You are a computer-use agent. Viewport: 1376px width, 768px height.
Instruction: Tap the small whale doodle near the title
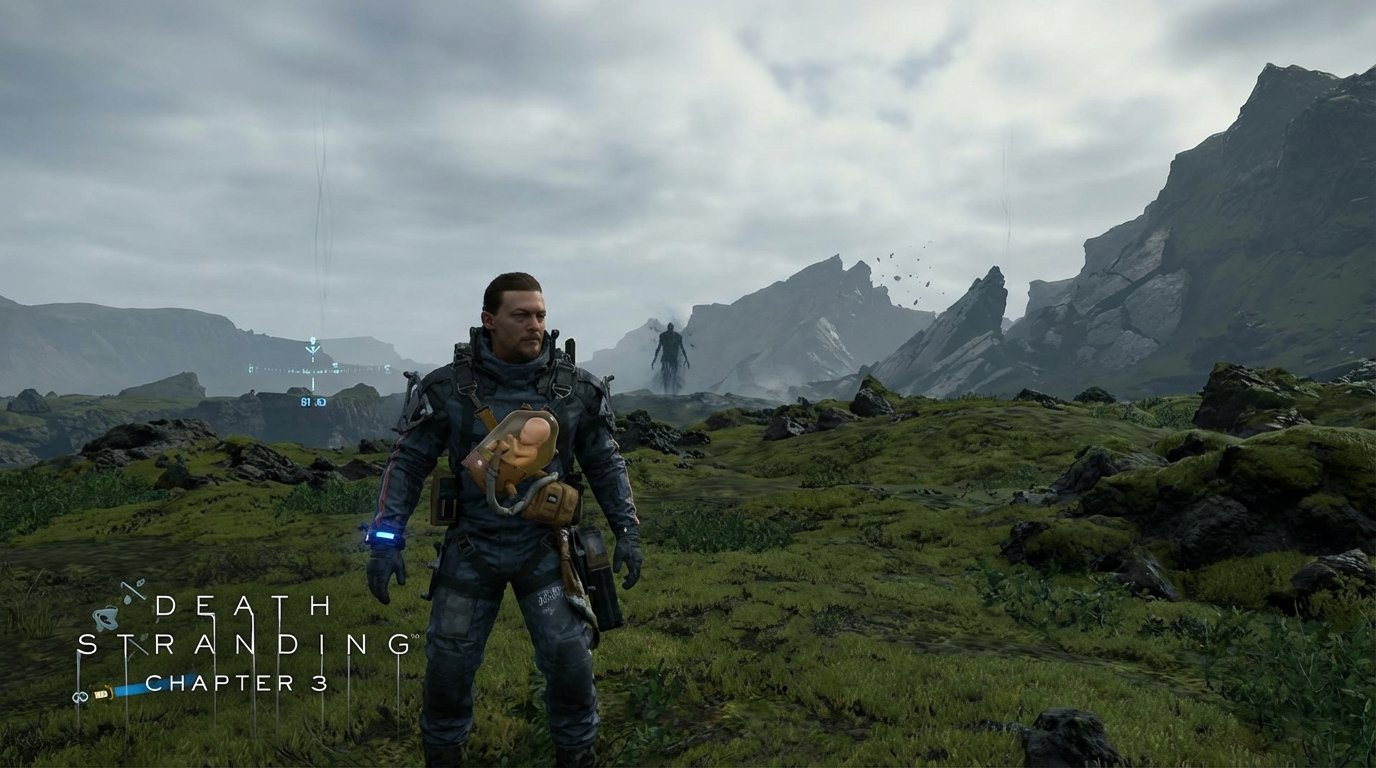pyautogui.click(x=106, y=618)
